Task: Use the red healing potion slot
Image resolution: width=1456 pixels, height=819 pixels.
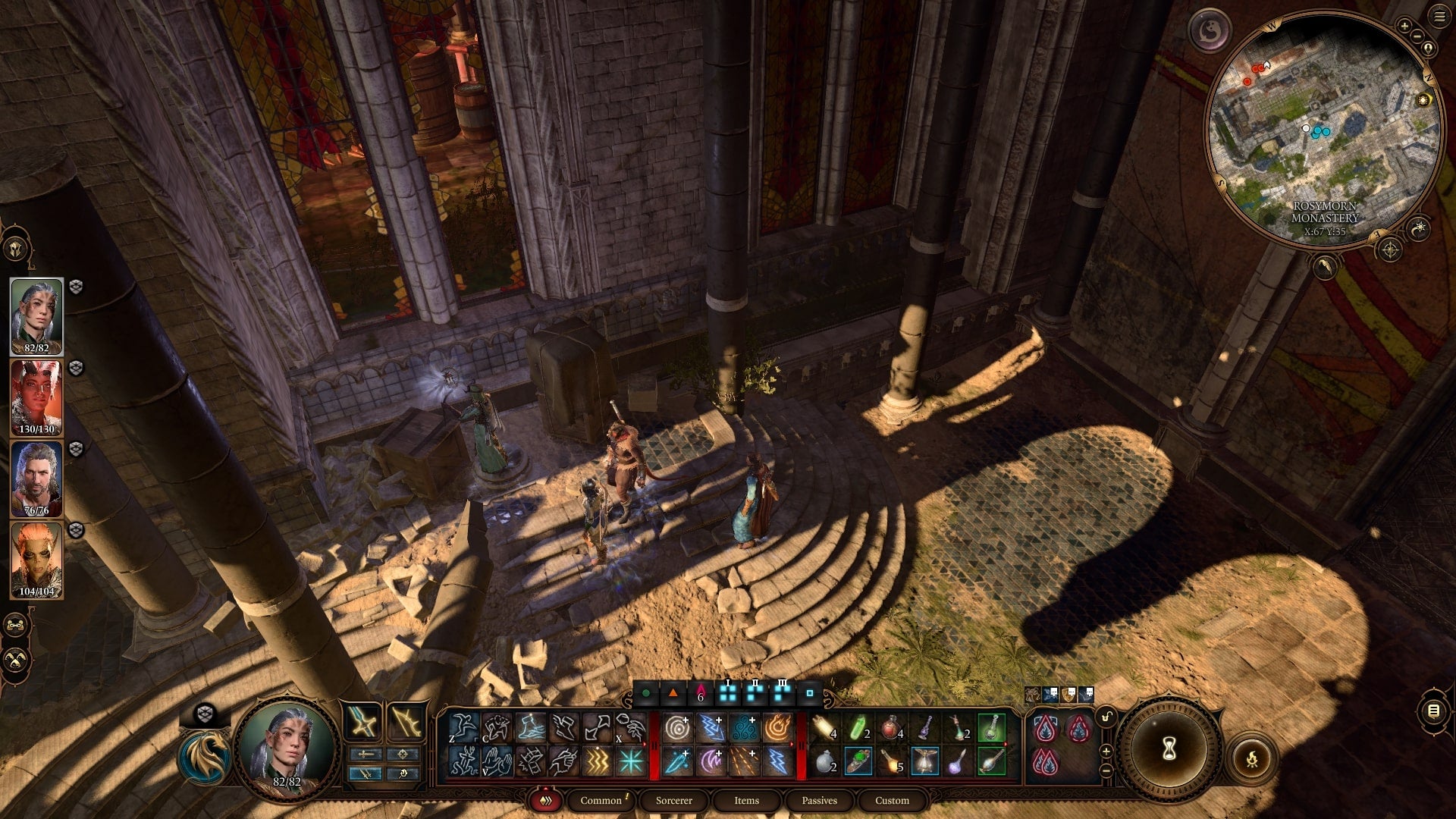Action: coord(891,728)
